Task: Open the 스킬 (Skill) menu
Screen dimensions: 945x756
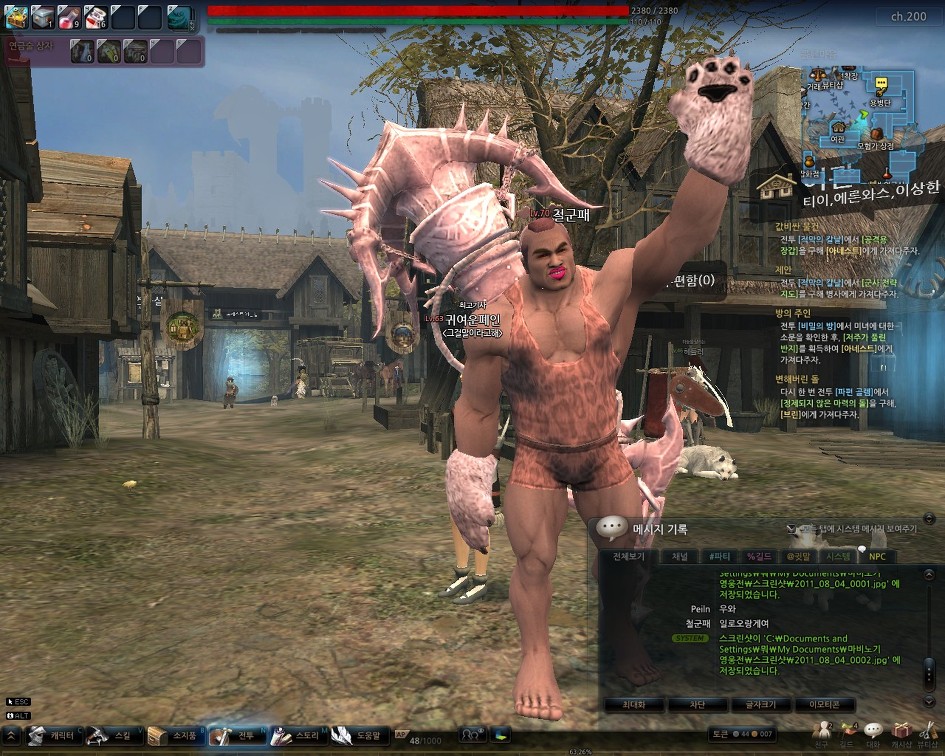Action: tap(113, 736)
